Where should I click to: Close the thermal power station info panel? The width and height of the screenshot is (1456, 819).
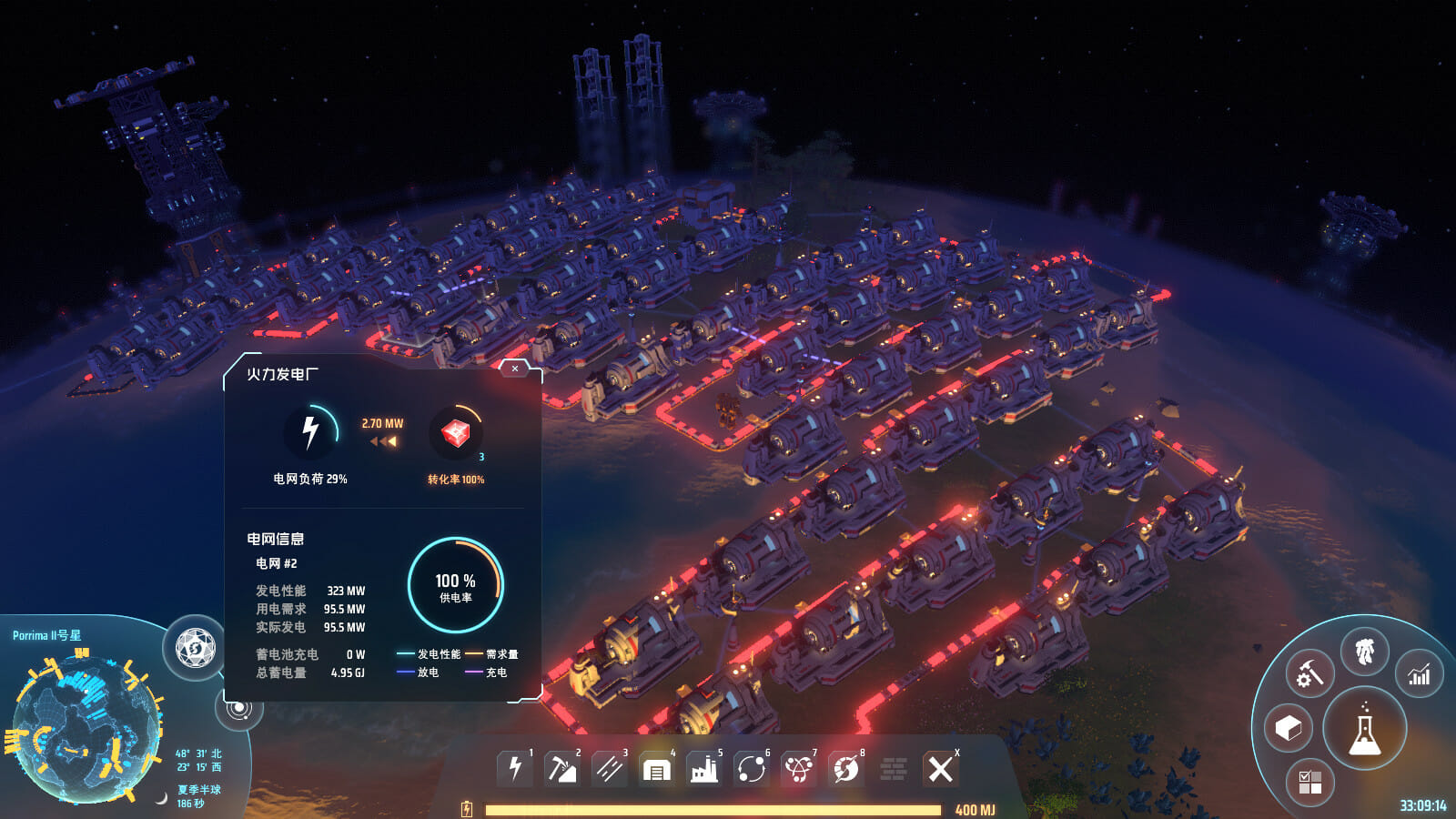(515, 369)
